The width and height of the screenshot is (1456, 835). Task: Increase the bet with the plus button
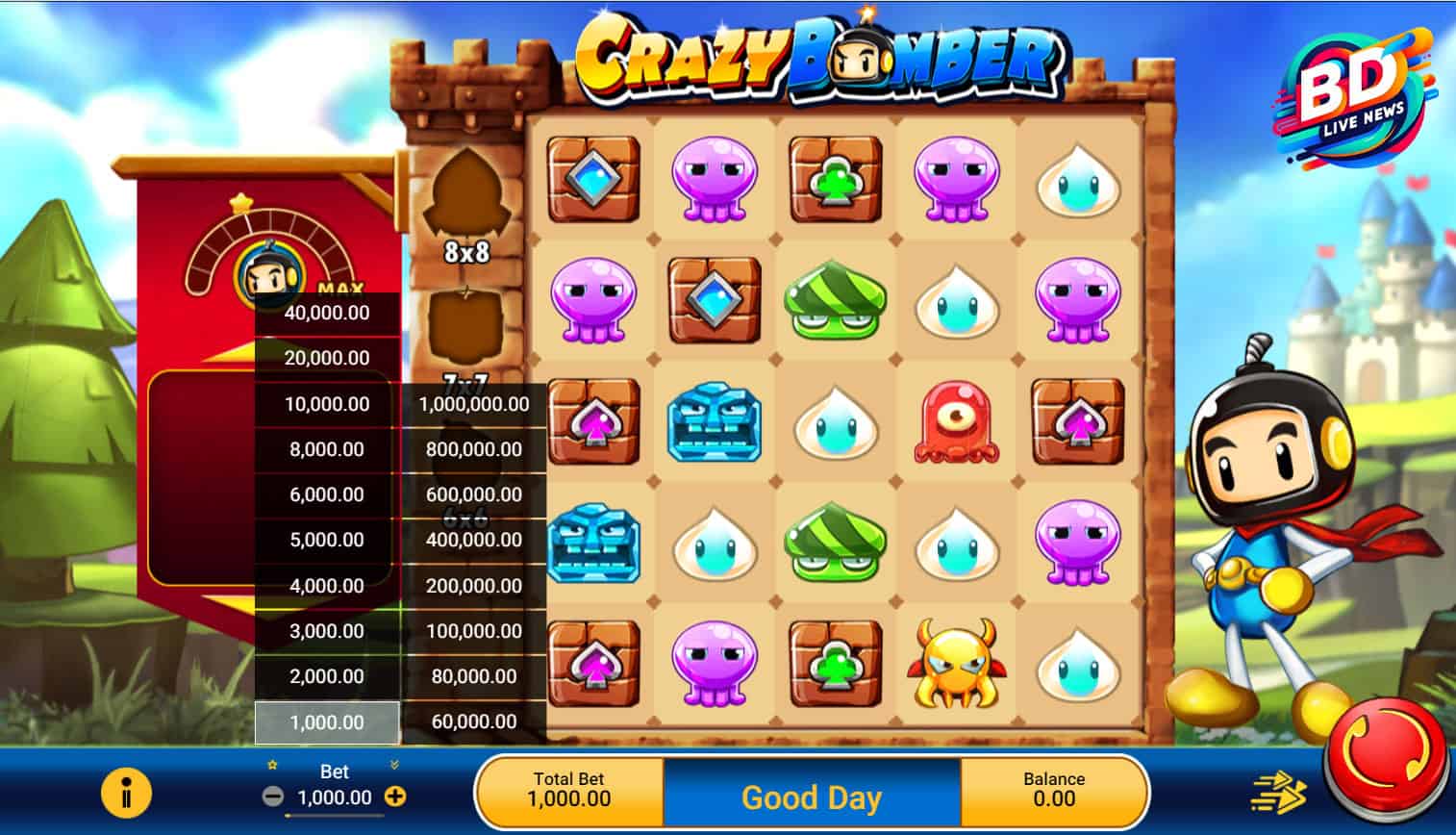[x=395, y=797]
